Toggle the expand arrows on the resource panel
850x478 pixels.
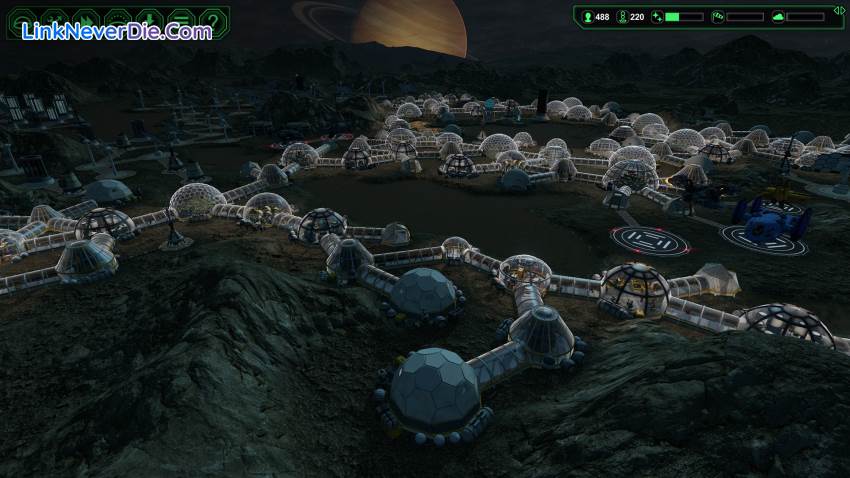838,11
